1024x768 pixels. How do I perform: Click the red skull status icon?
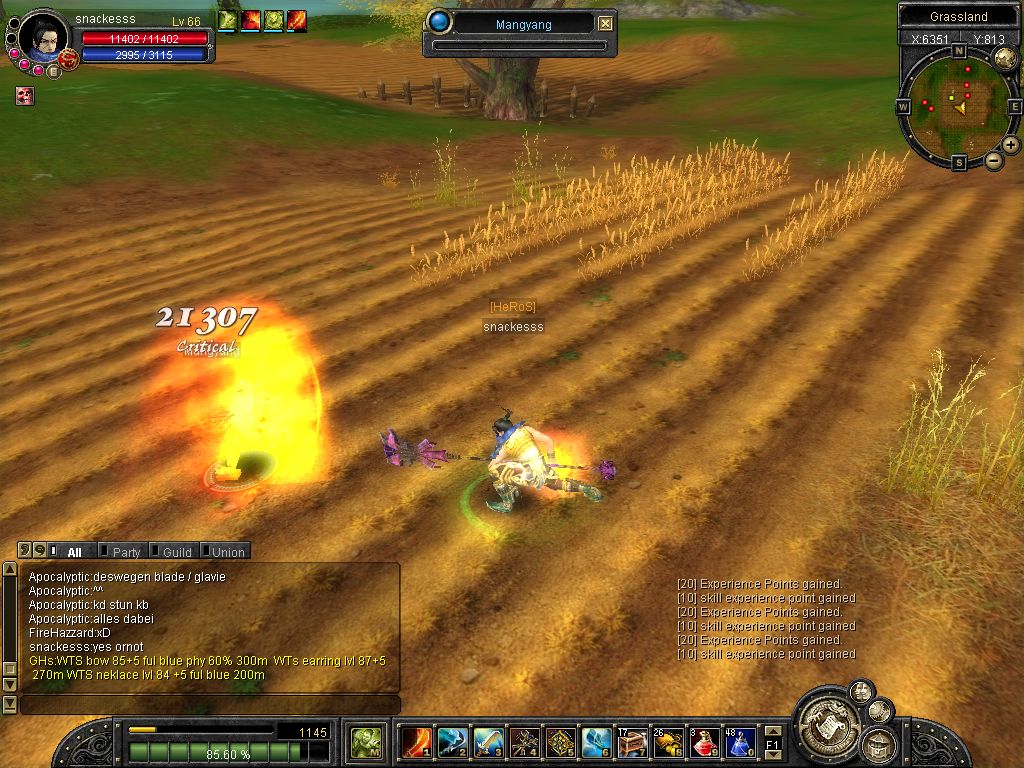[x=25, y=96]
